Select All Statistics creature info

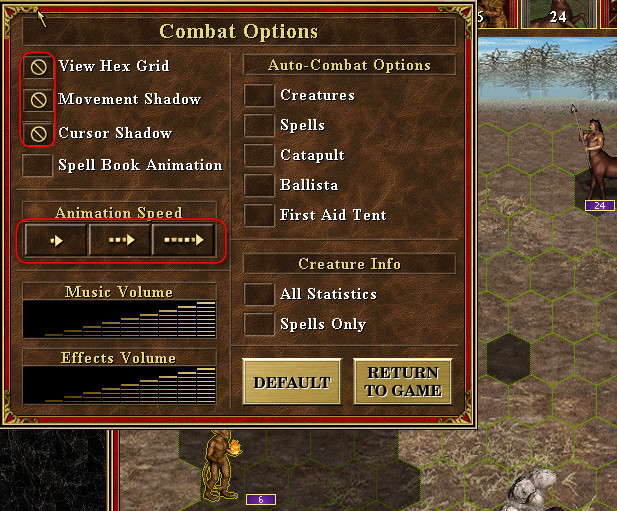click(260, 295)
